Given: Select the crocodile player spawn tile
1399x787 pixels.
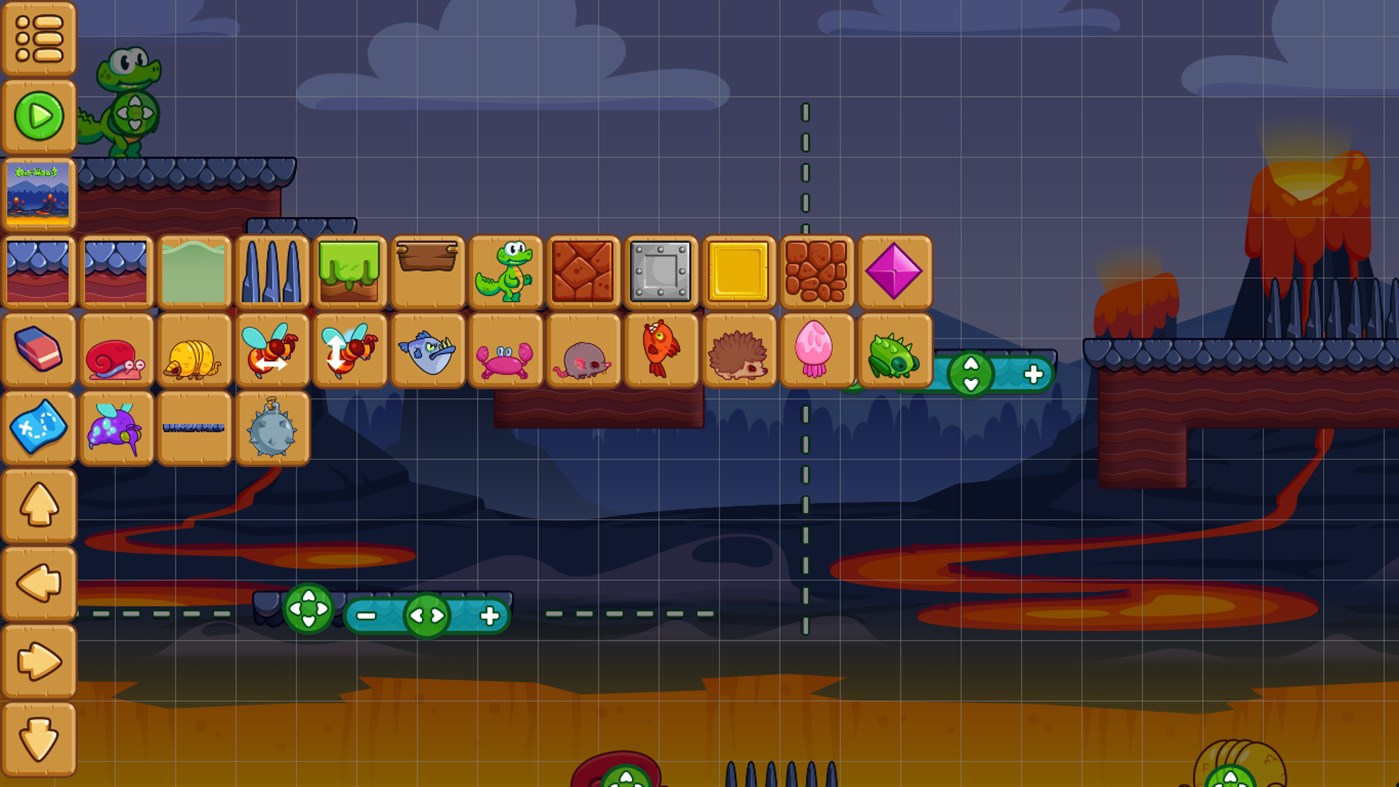Looking at the screenshot, I should tap(506, 271).
